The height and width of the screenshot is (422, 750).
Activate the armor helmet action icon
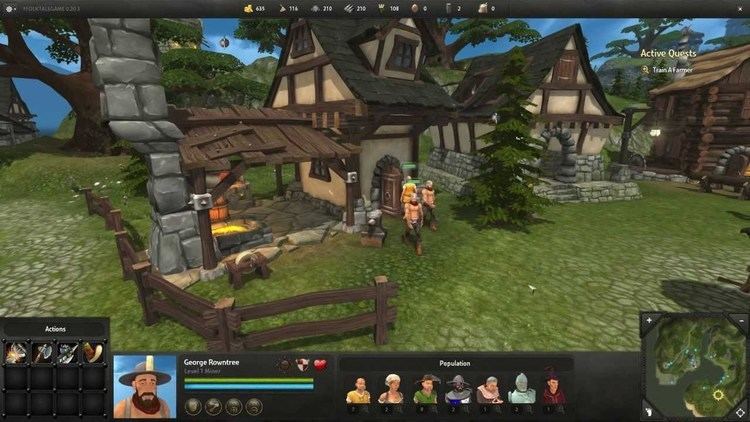(x=68, y=351)
